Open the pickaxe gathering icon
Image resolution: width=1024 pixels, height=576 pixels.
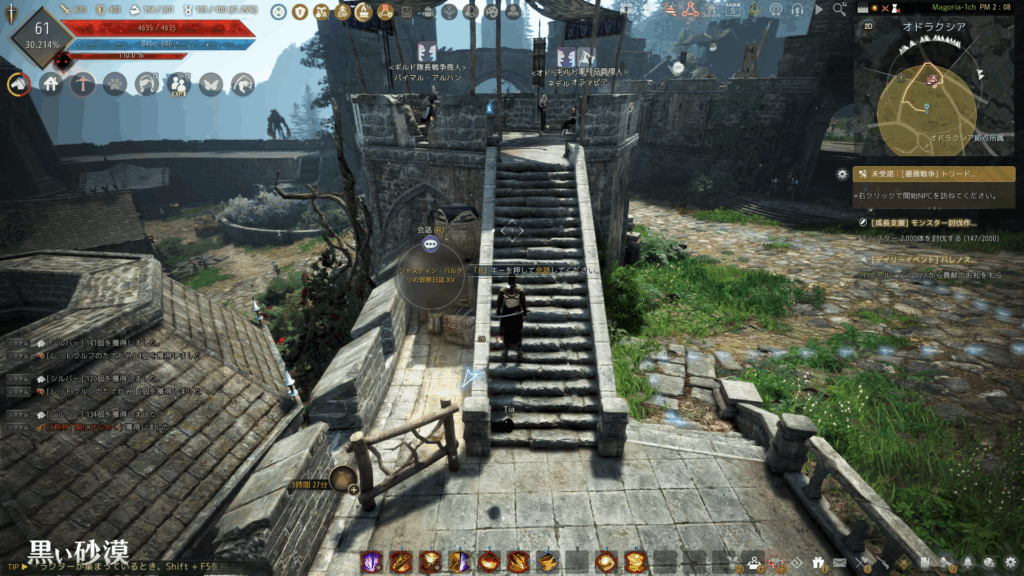[83, 85]
